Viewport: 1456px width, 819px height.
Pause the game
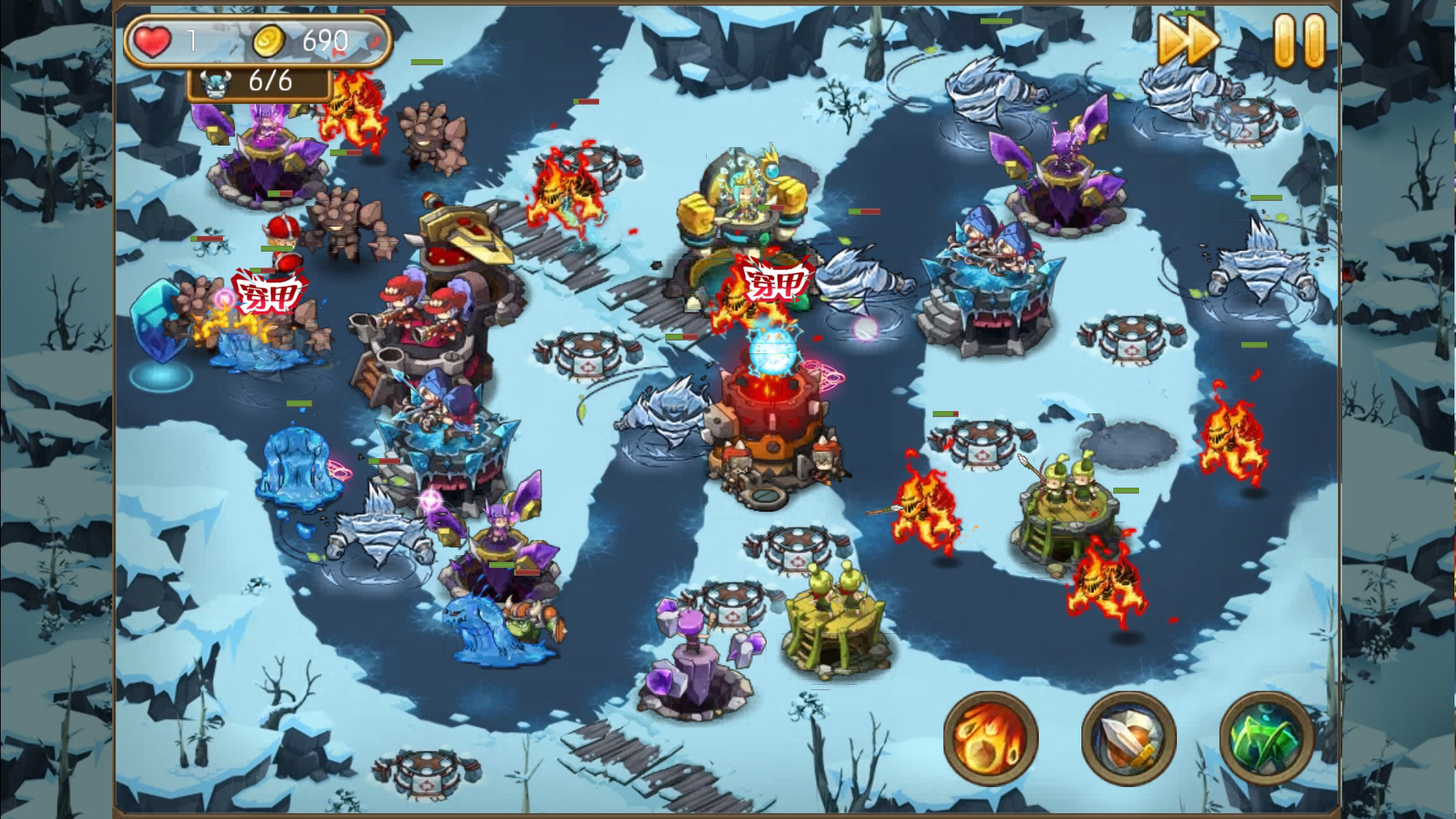click(x=1299, y=41)
